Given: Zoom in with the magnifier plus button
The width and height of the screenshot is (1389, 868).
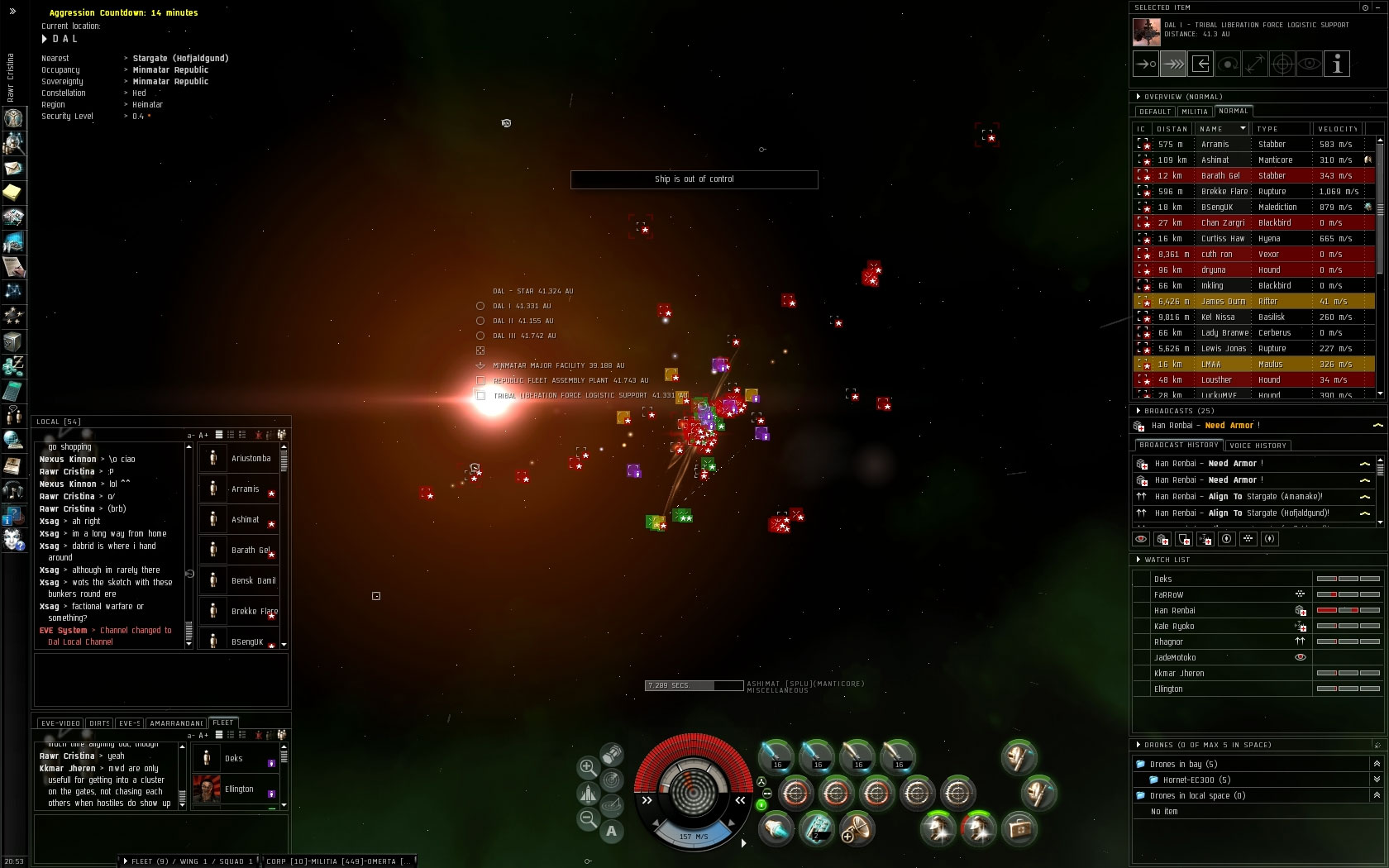Looking at the screenshot, I should click(588, 767).
